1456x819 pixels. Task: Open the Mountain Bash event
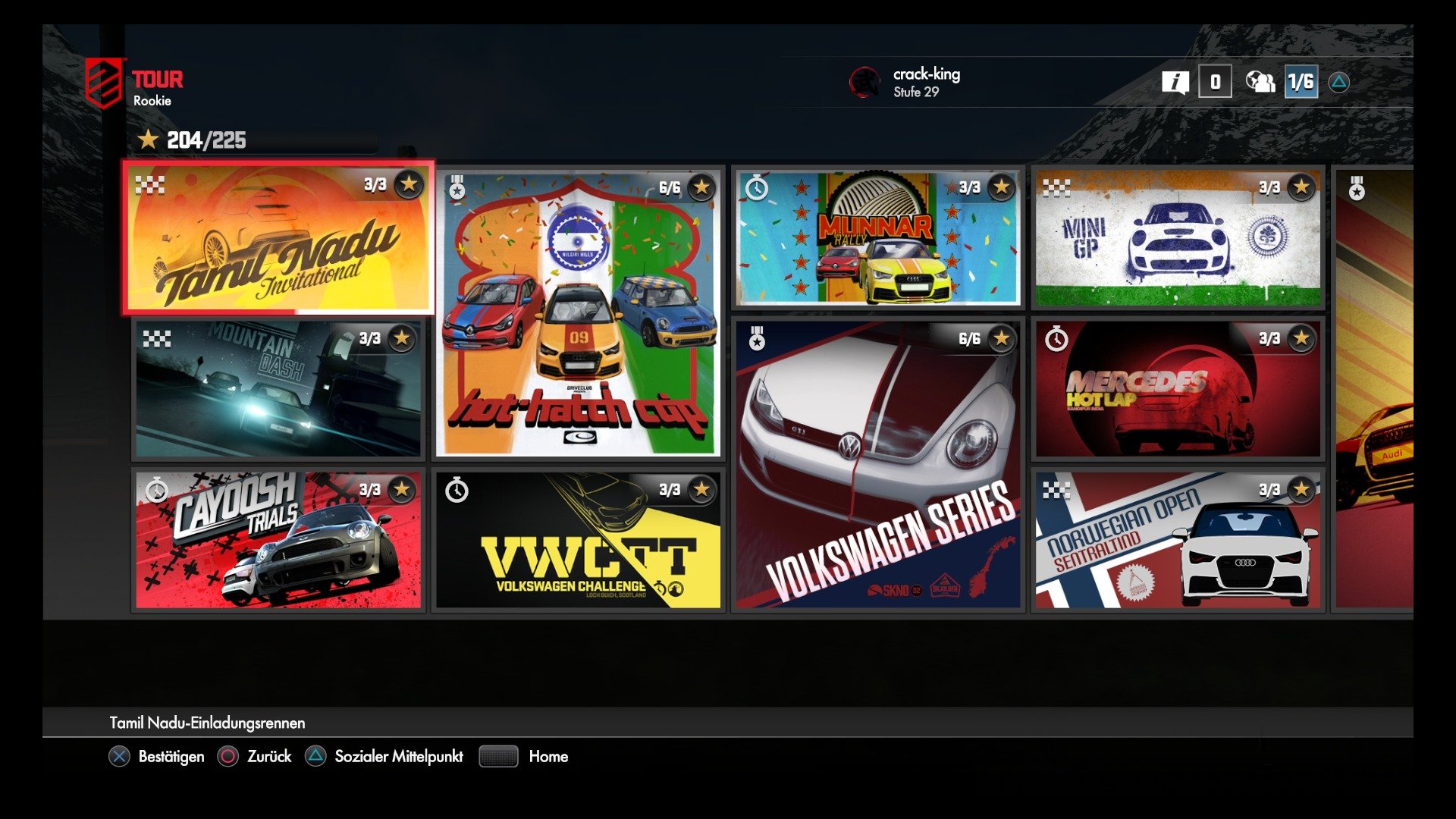[277, 387]
